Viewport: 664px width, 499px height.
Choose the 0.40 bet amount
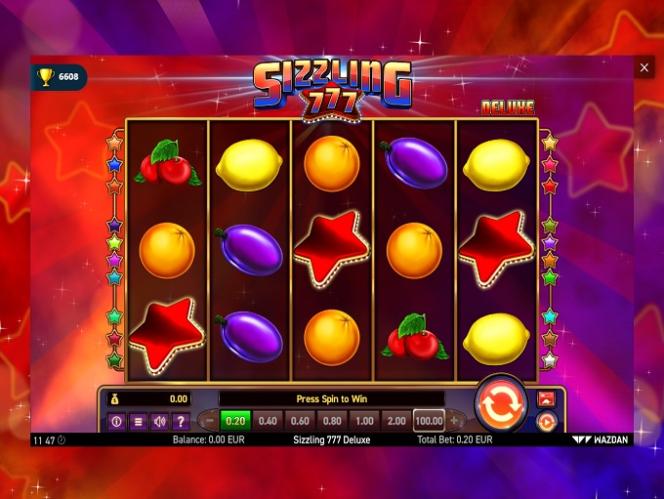pyautogui.click(x=268, y=421)
